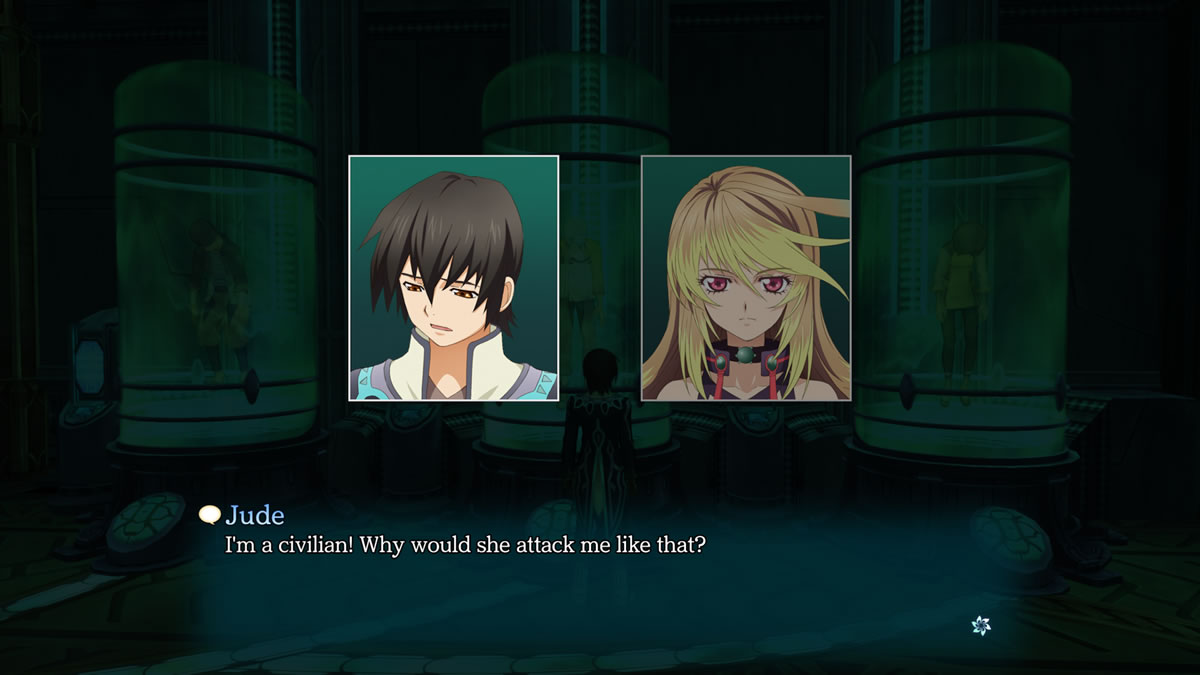Click the flower-shaped dialogue advance icon
This screenshot has height=675, width=1200.
(981, 626)
